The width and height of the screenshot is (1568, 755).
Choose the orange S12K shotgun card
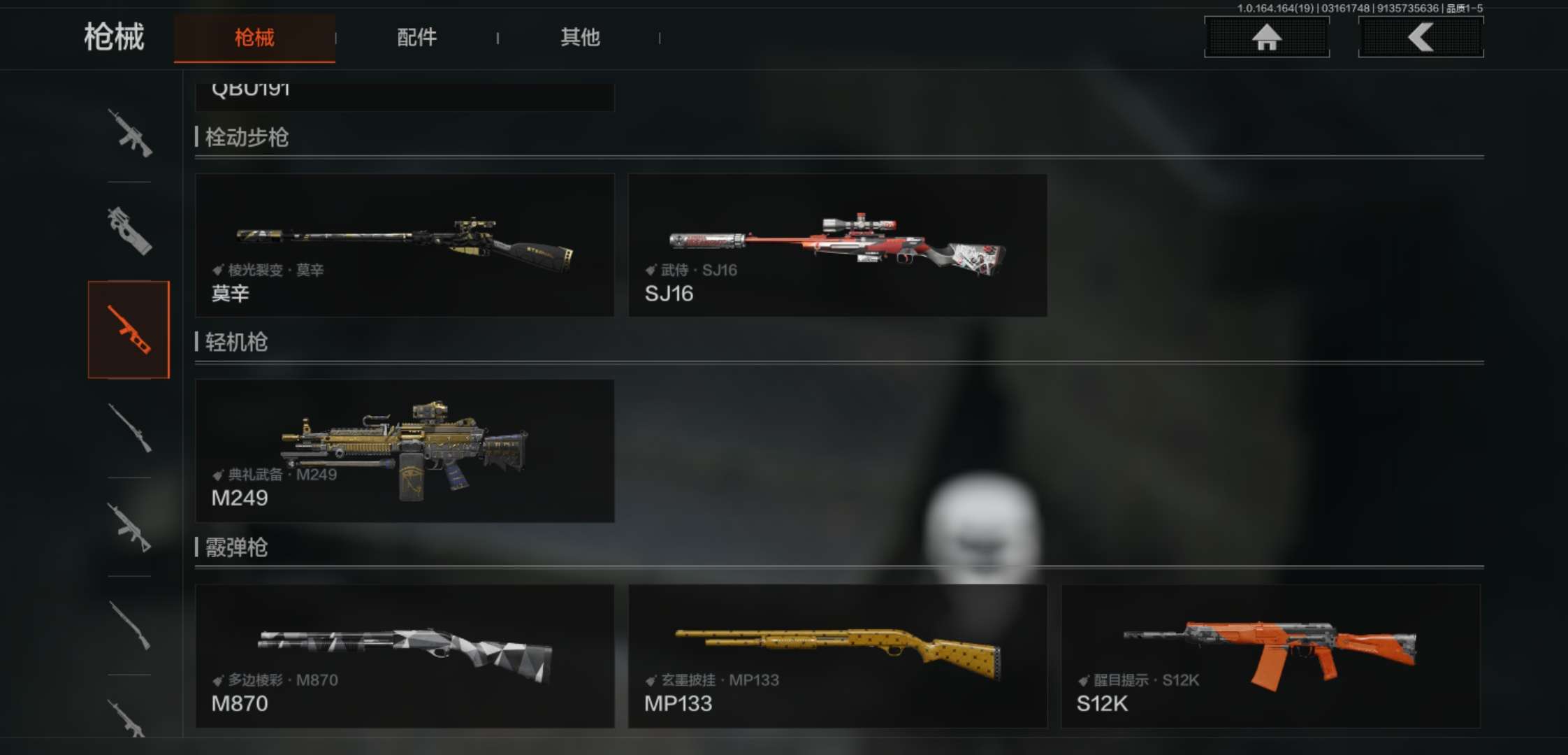(1270, 656)
